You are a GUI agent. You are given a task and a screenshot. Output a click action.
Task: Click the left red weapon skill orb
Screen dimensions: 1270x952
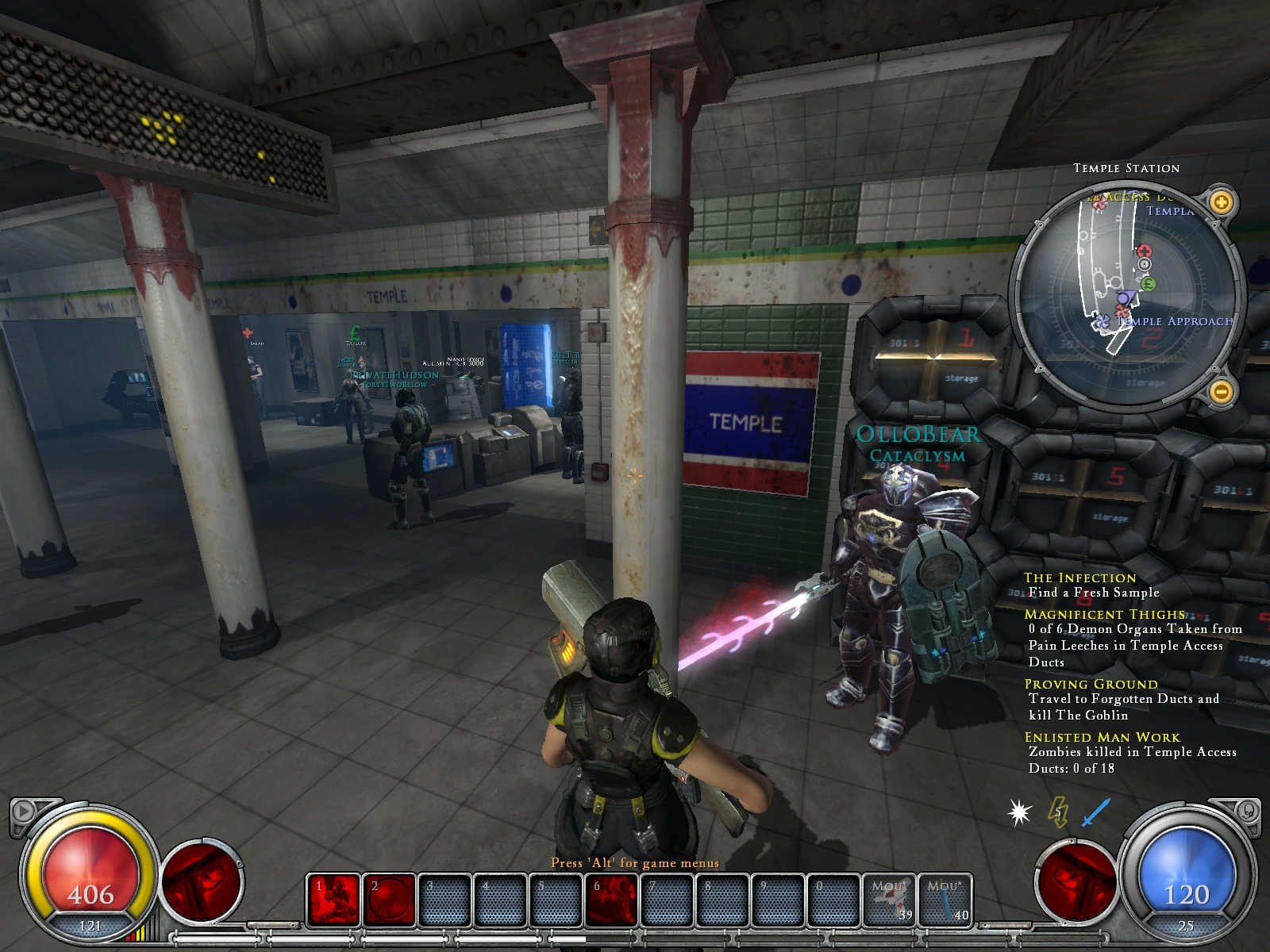(x=202, y=881)
